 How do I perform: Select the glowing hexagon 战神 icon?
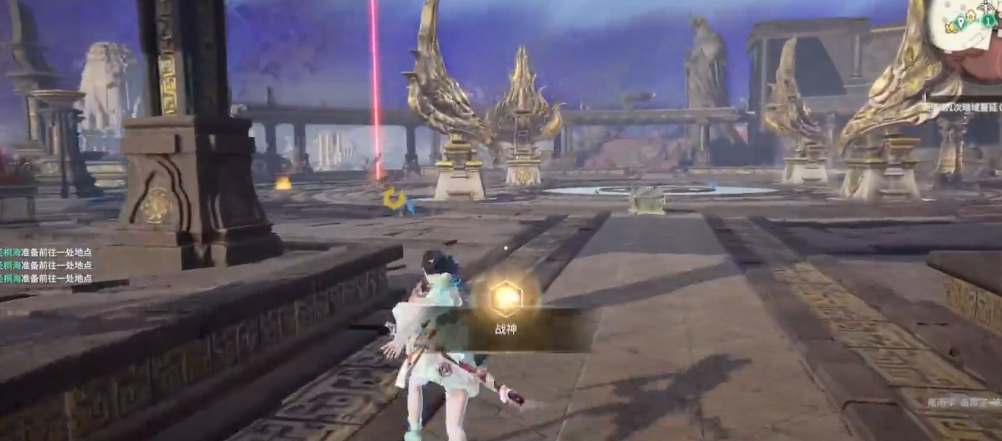pos(506,297)
